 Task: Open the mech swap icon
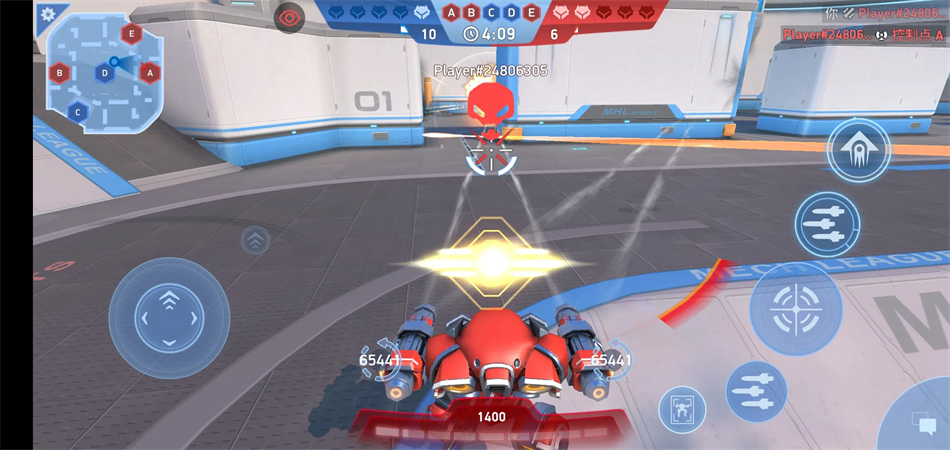(x=682, y=409)
